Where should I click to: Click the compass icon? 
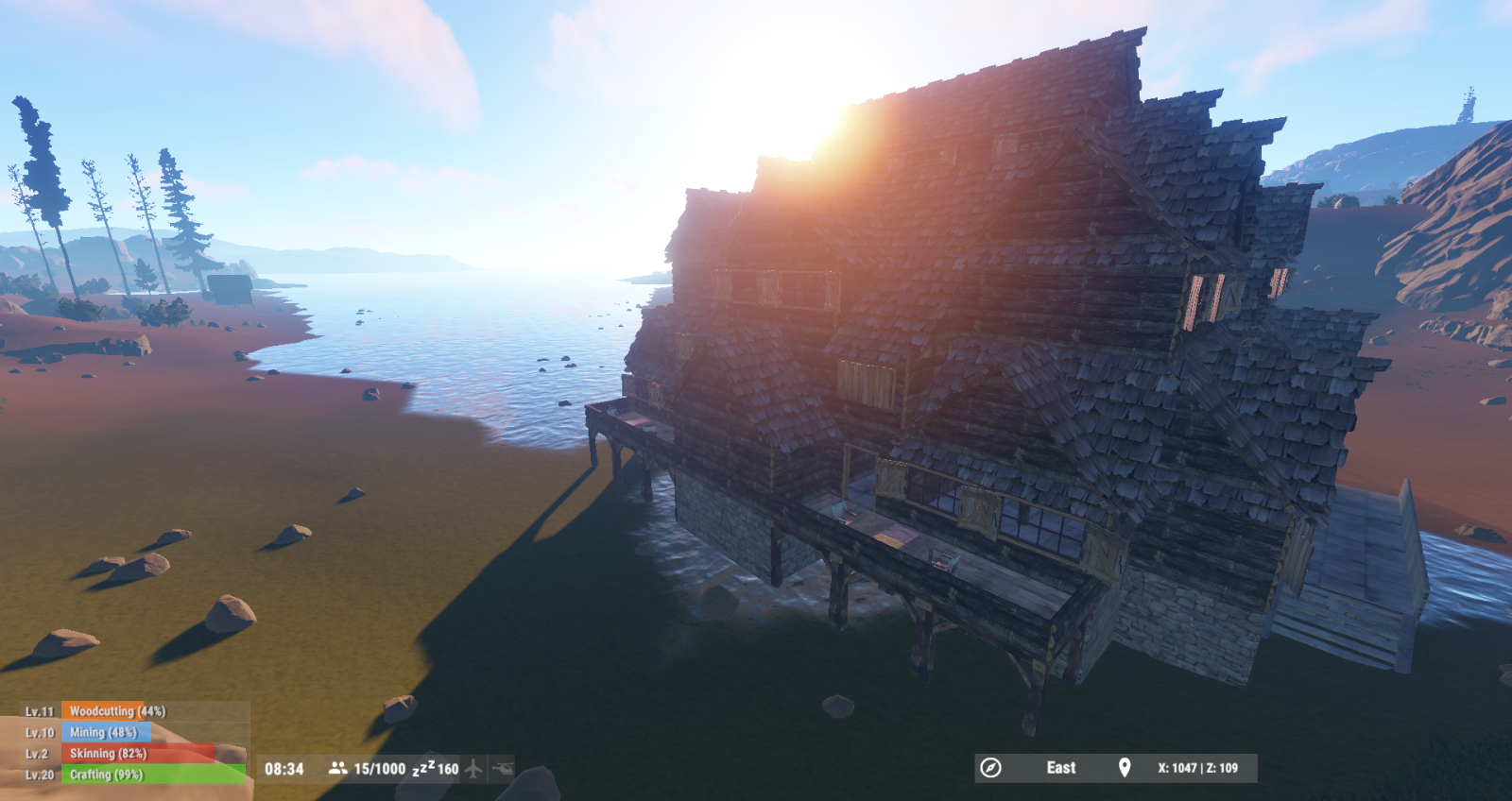point(990,768)
